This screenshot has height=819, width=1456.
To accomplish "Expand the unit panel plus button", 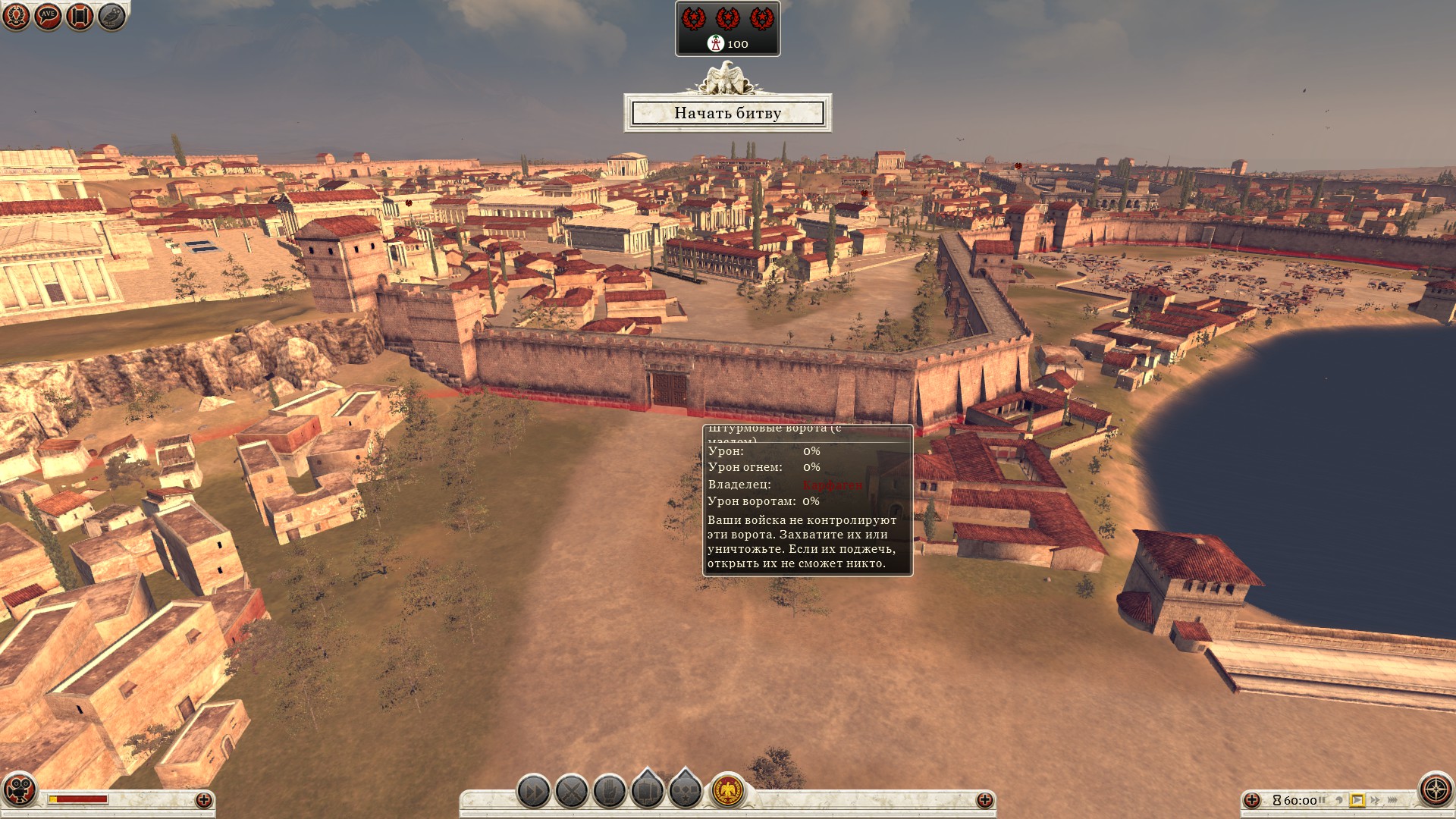I will [x=984, y=800].
